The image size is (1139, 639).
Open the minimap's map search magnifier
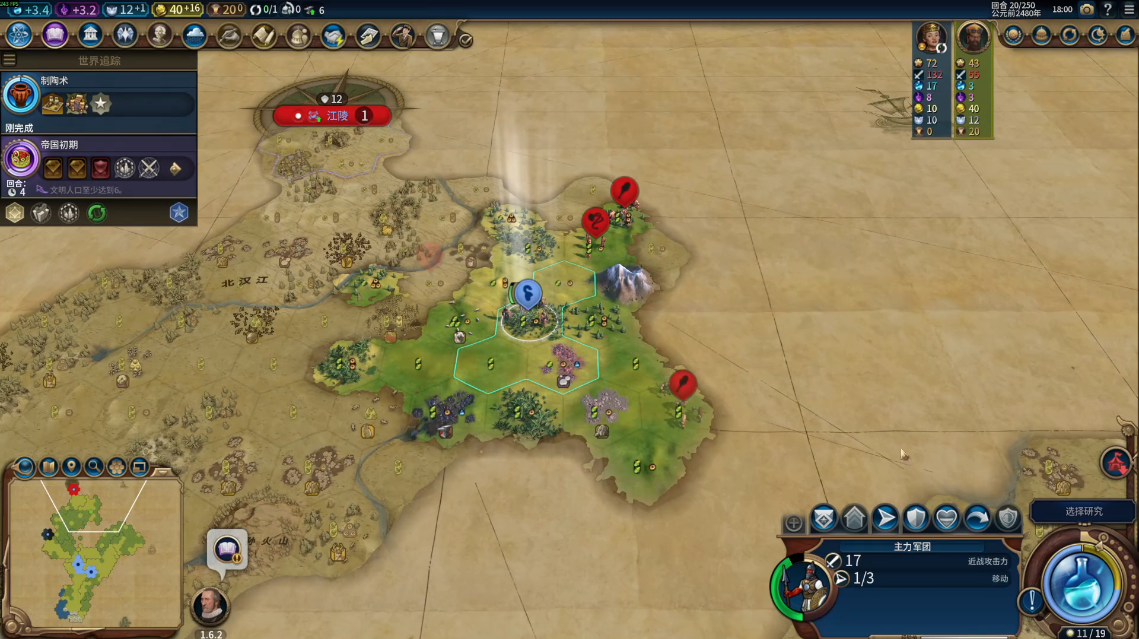94,466
